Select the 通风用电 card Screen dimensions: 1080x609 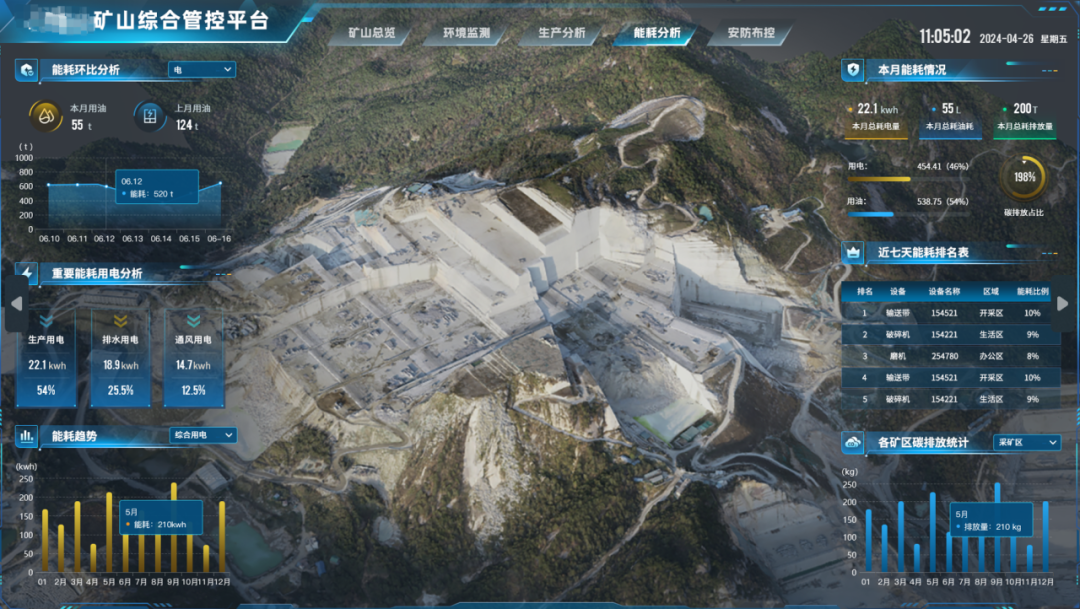pos(194,358)
